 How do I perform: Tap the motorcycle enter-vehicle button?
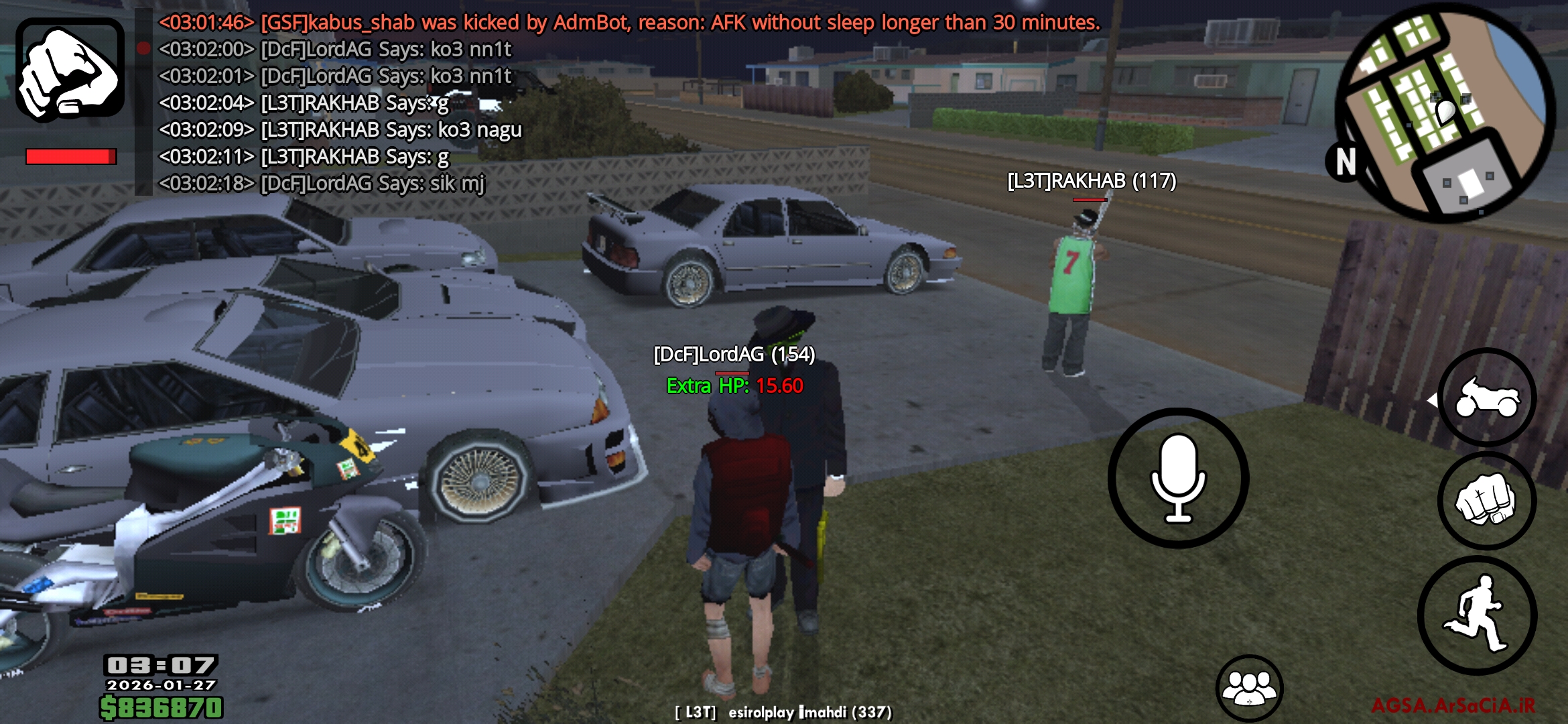point(1487,398)
